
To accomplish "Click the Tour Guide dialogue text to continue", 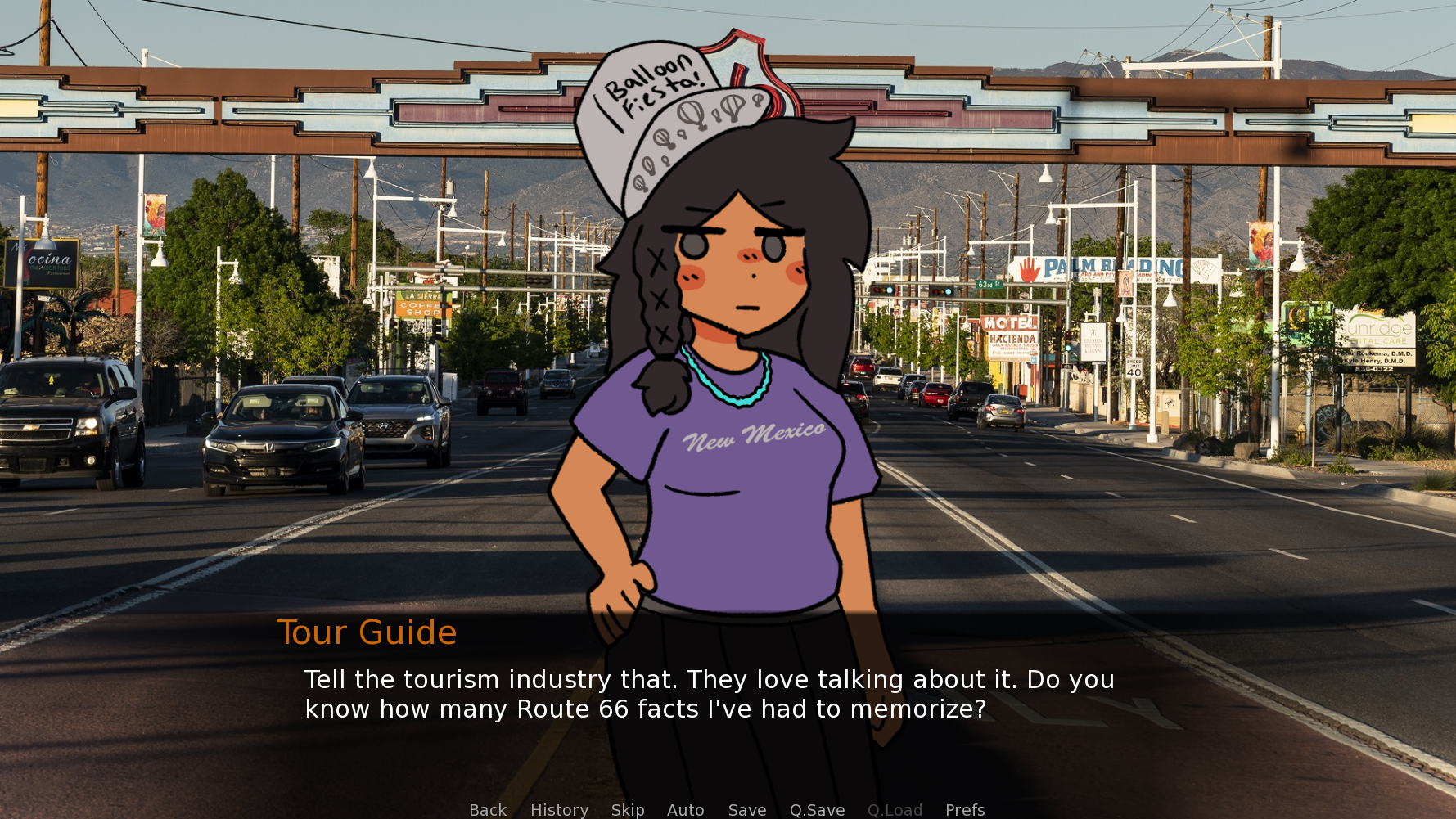I will 709,694.
